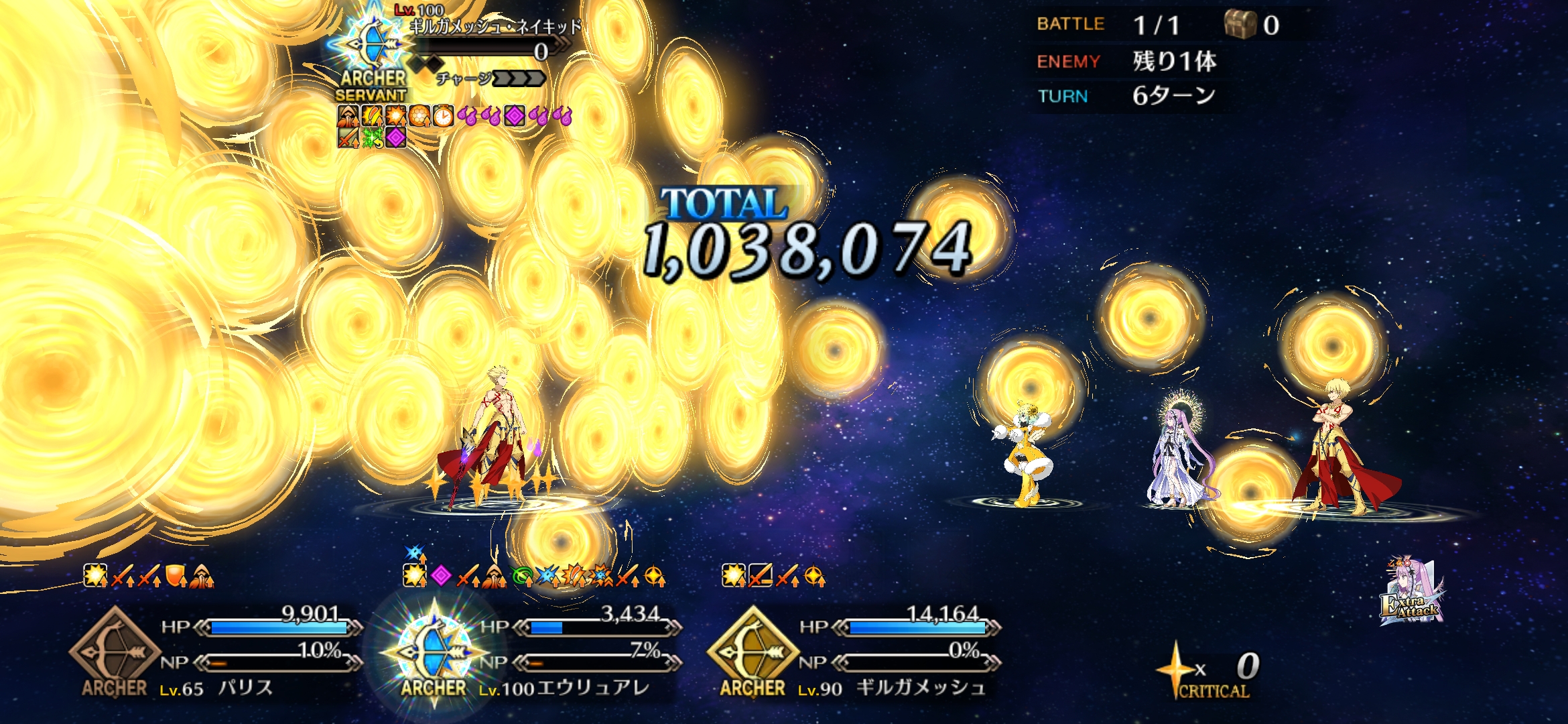The height and width of the screenshot is (724, 1568).
Task: Open Euryale's glowing Archer class emblem
Action: click(x=434, y=652)
